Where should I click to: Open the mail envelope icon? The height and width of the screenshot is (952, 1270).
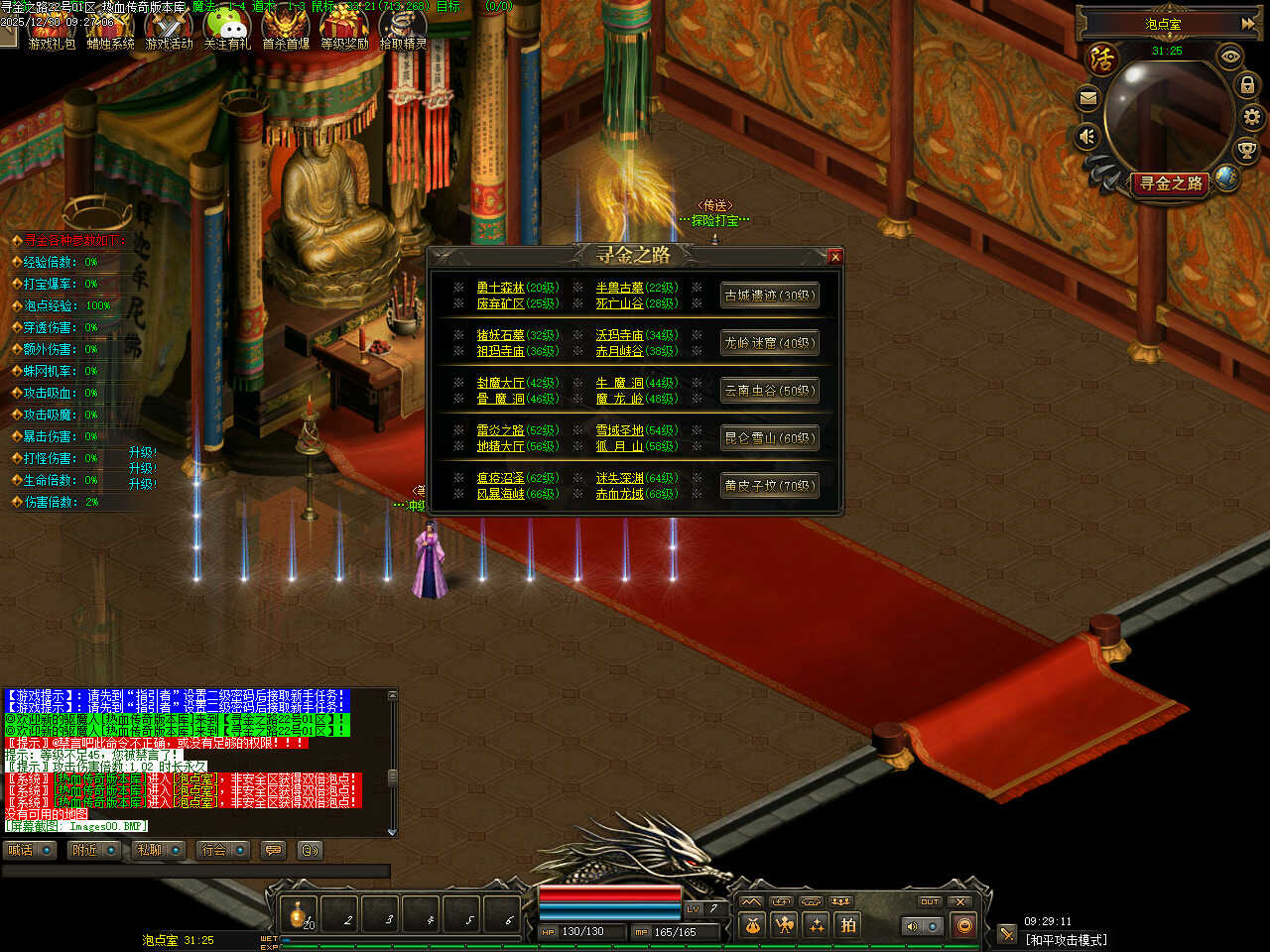tap(1088, 98)
